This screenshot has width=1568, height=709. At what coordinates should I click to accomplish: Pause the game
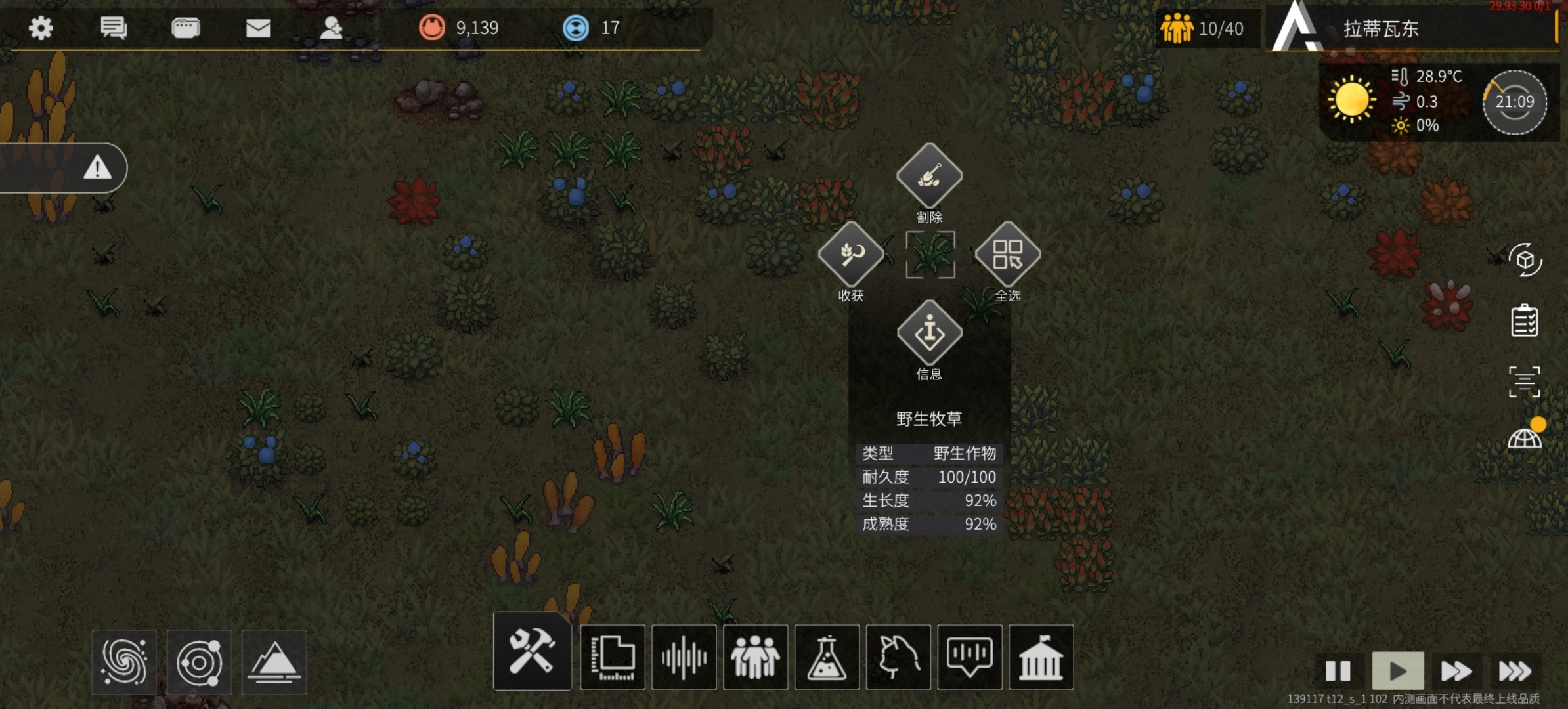(x=1338, y=671)
